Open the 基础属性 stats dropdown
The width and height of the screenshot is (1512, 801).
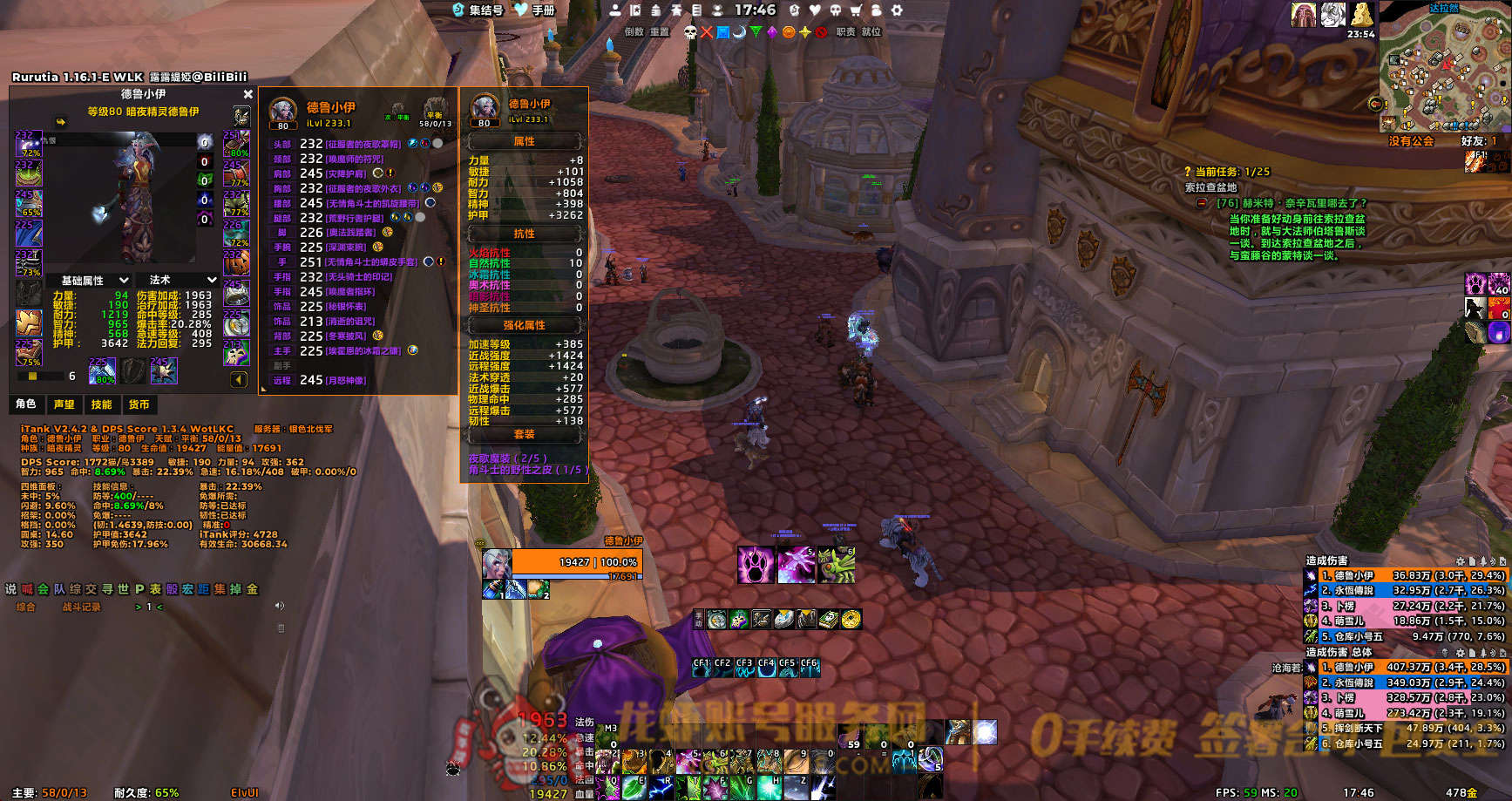click(x=94, y=281)
